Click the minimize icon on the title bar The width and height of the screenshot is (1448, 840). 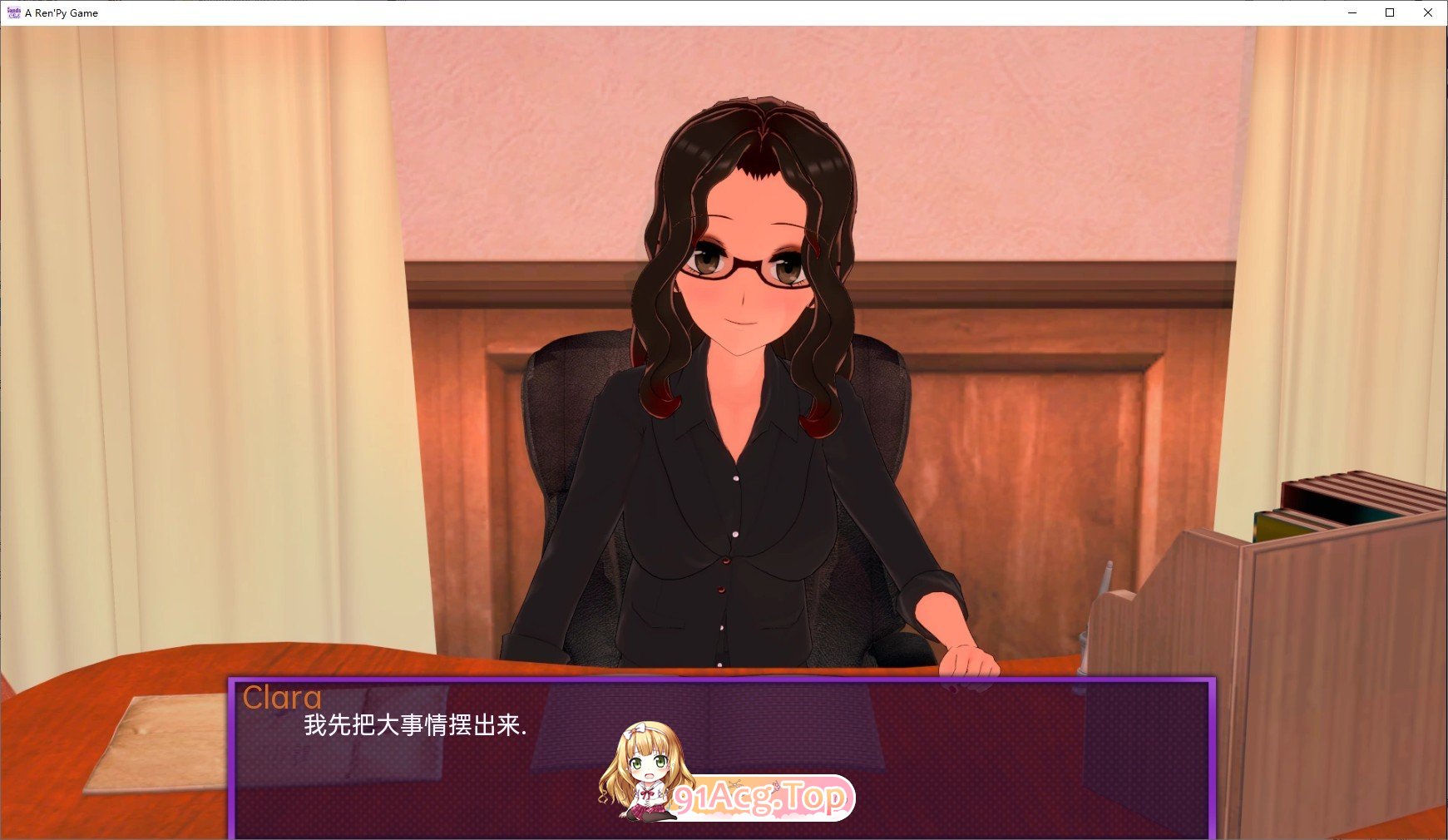[1352, 12]
